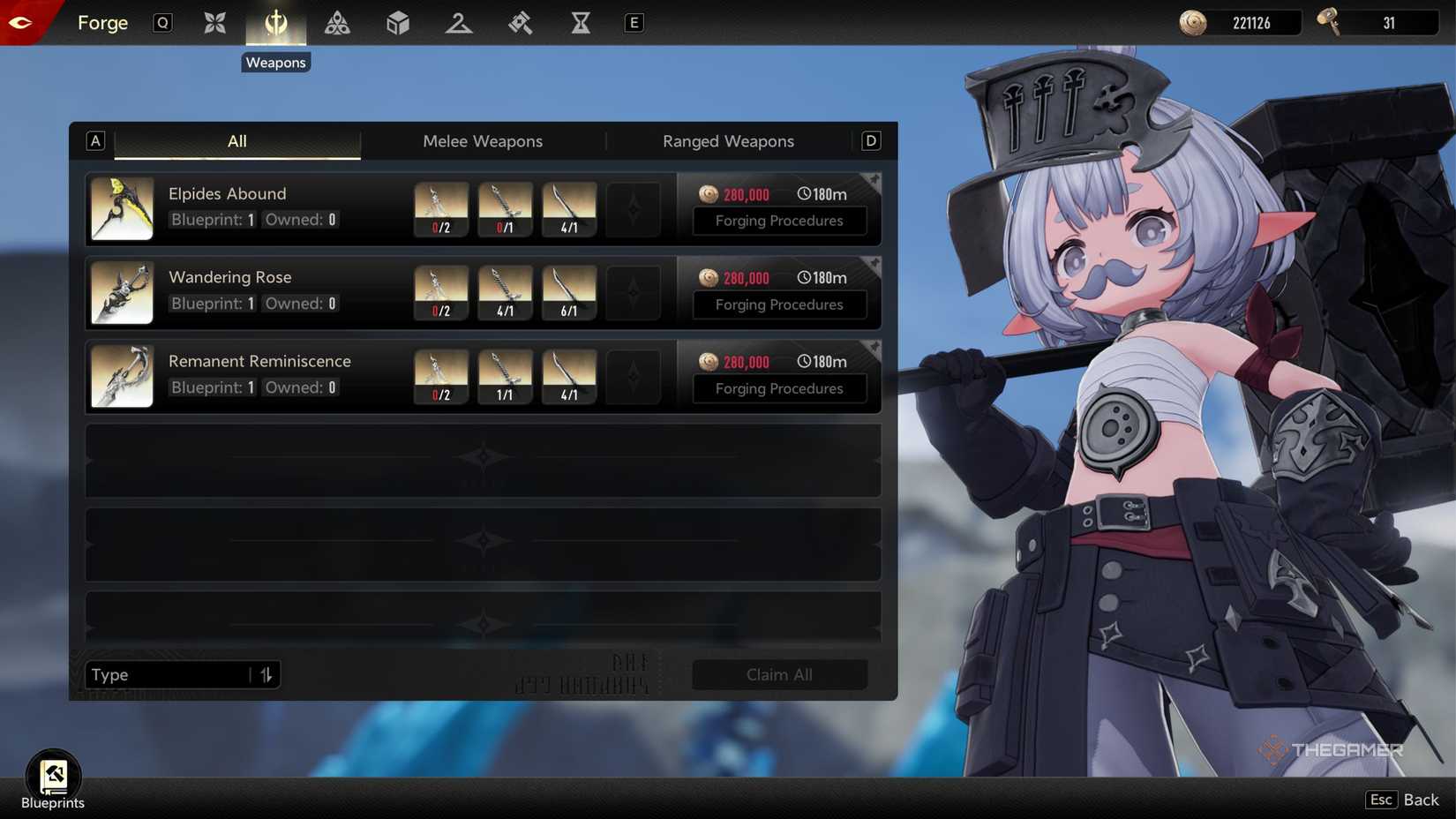Select the Weapons forge tab icon
The width and height of the screenshot is (1456, 819).
(275, 23)
